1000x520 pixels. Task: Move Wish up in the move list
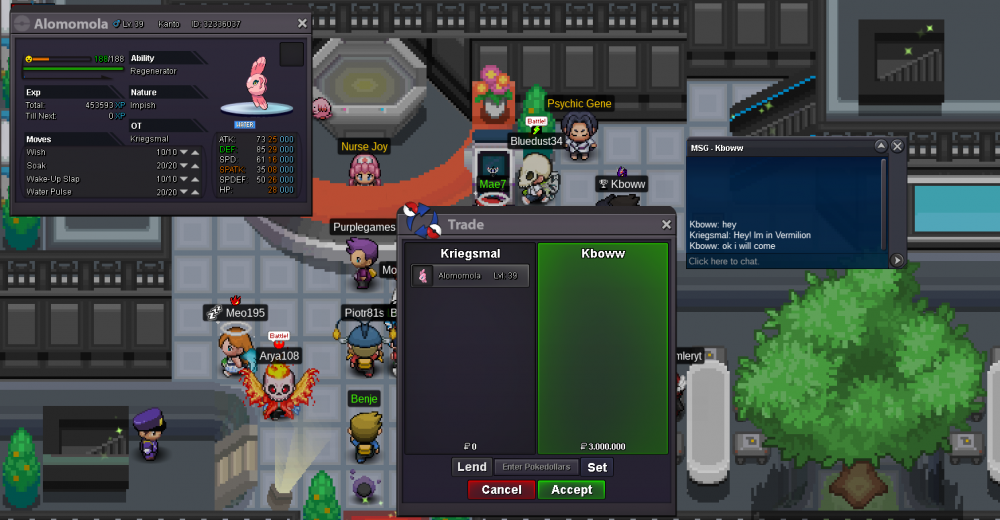(x=195, y=153)
